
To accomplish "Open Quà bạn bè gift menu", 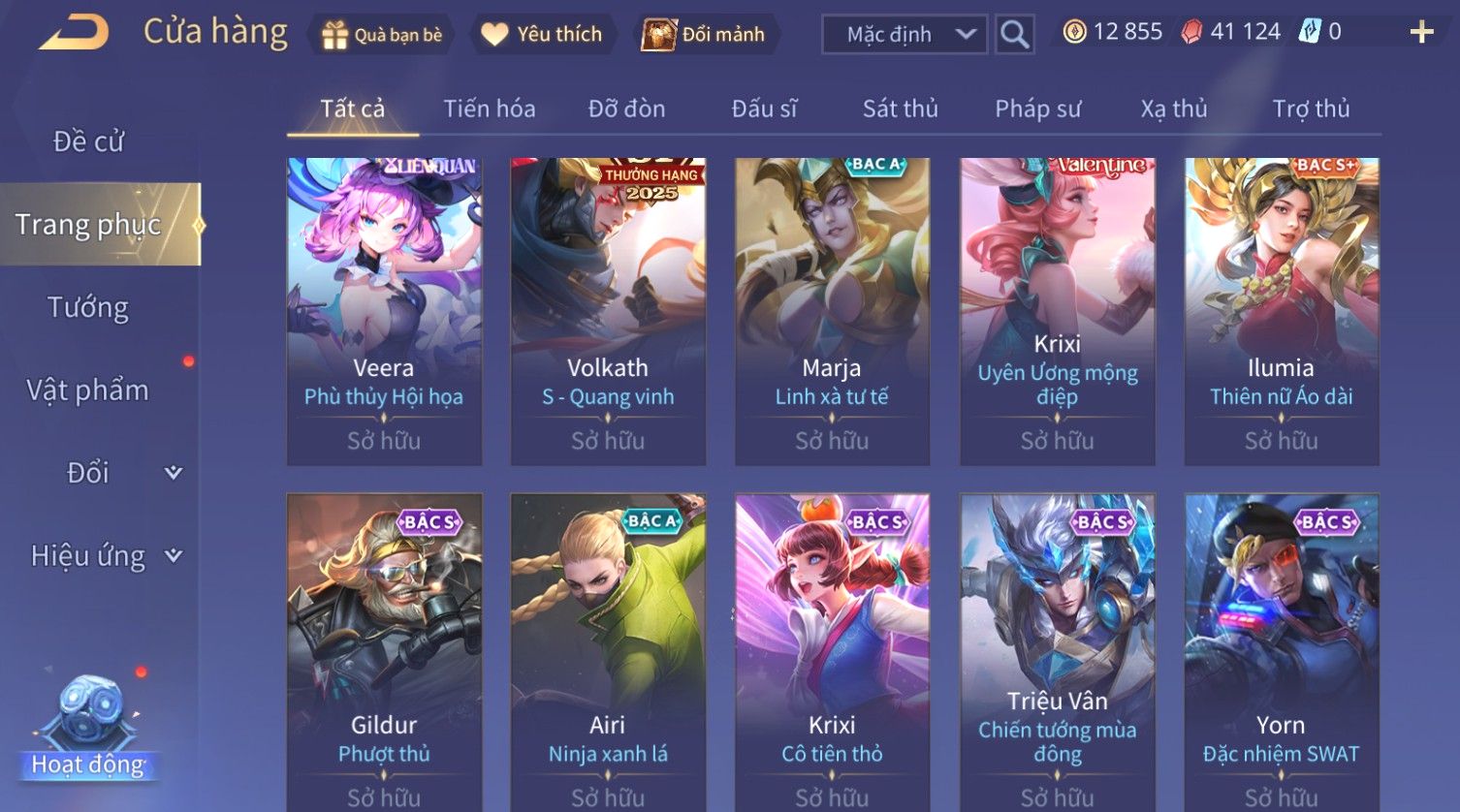I will tap(382, 35).
